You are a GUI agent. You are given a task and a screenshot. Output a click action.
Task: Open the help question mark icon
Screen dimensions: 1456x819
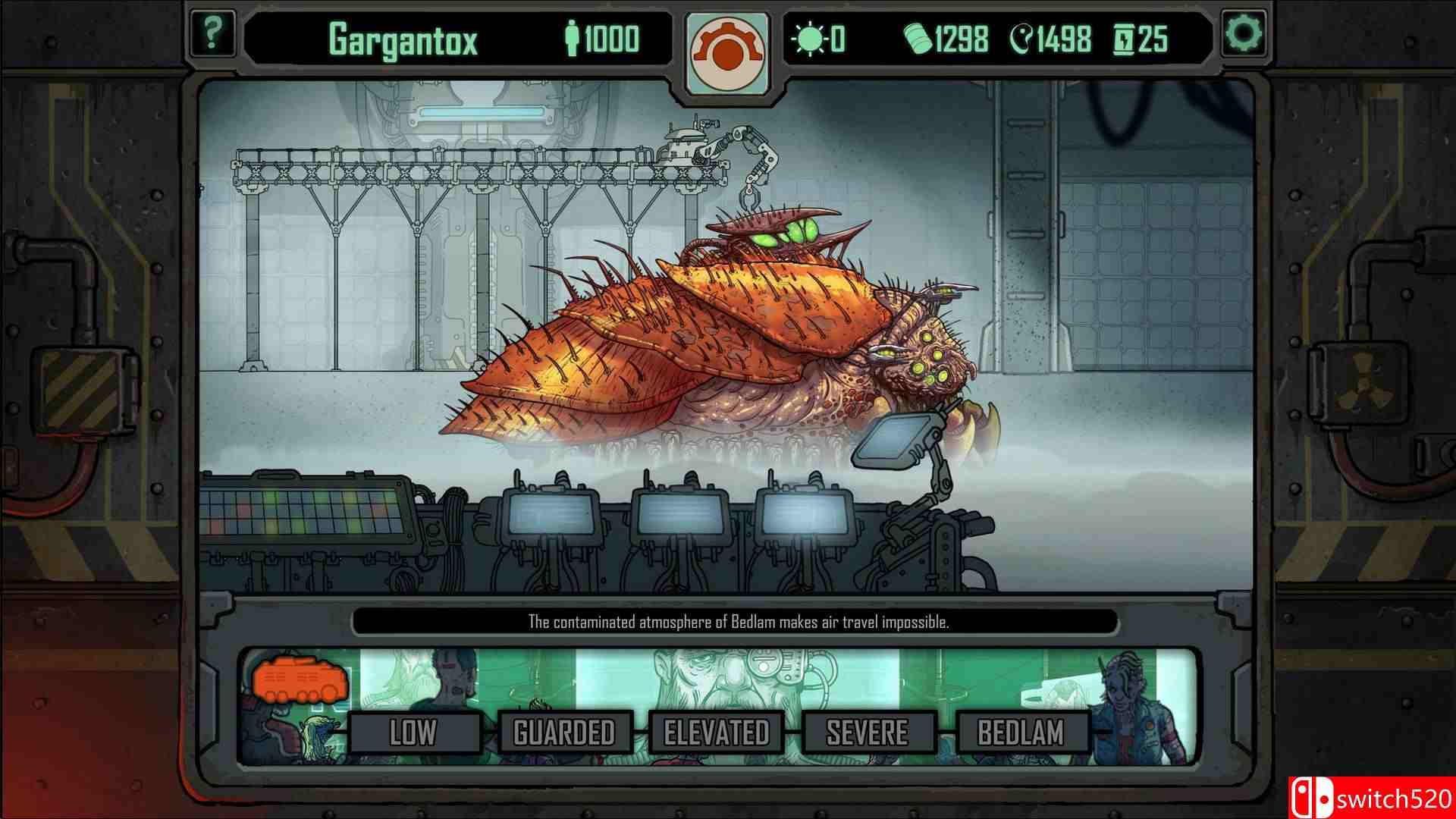[215, 32]
